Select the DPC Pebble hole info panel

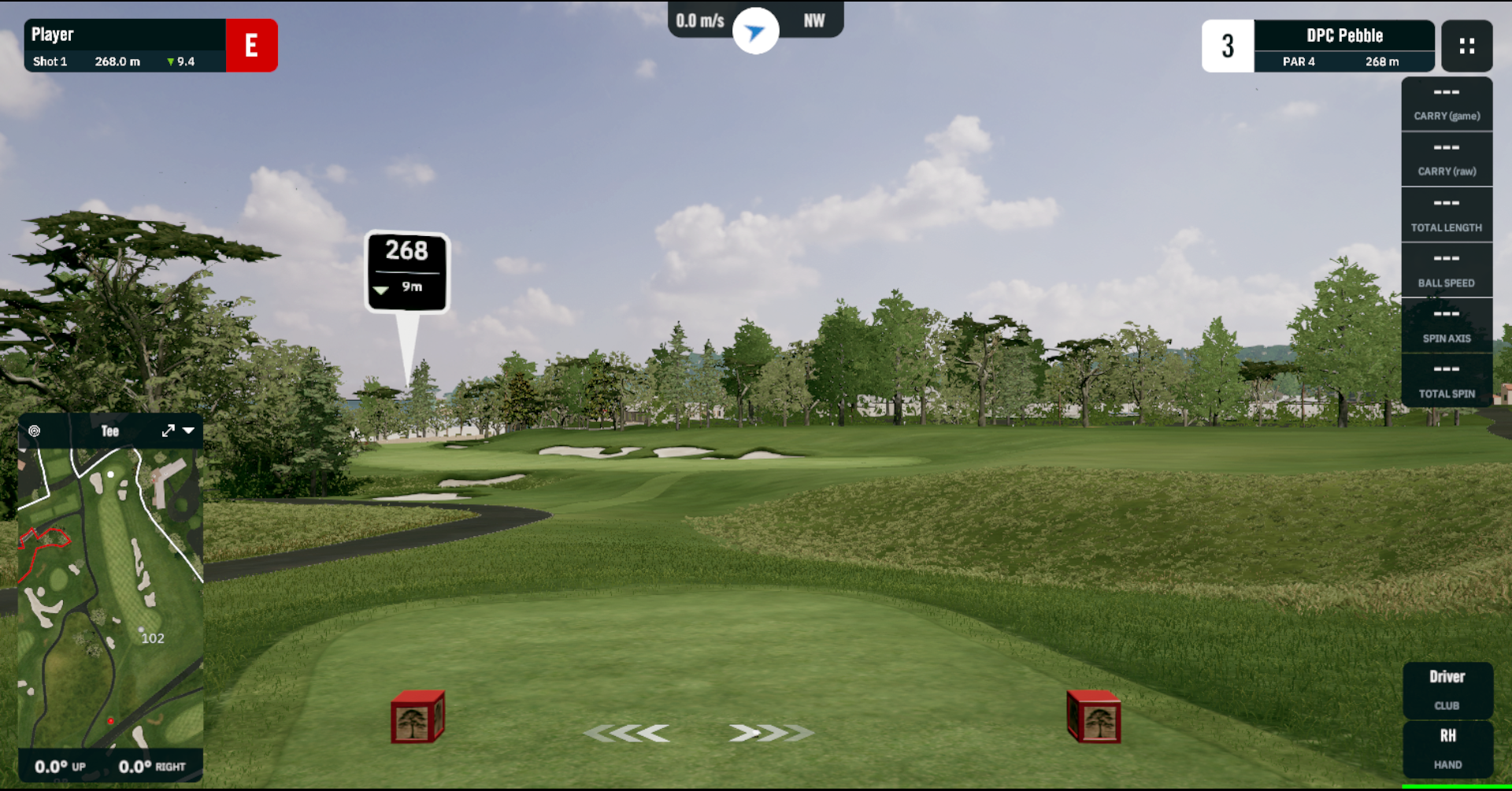(1343, 46)
